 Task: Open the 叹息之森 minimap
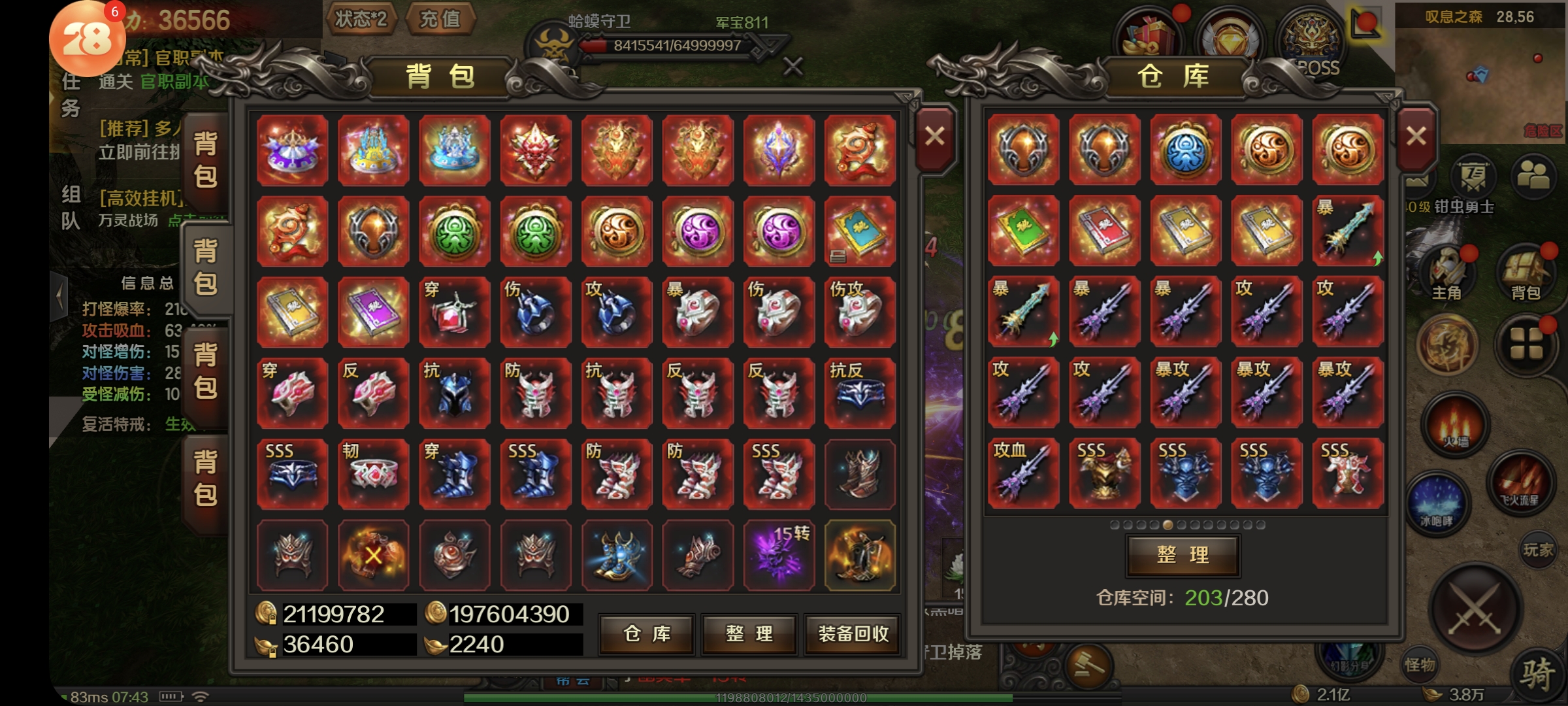pos(1480,72)
